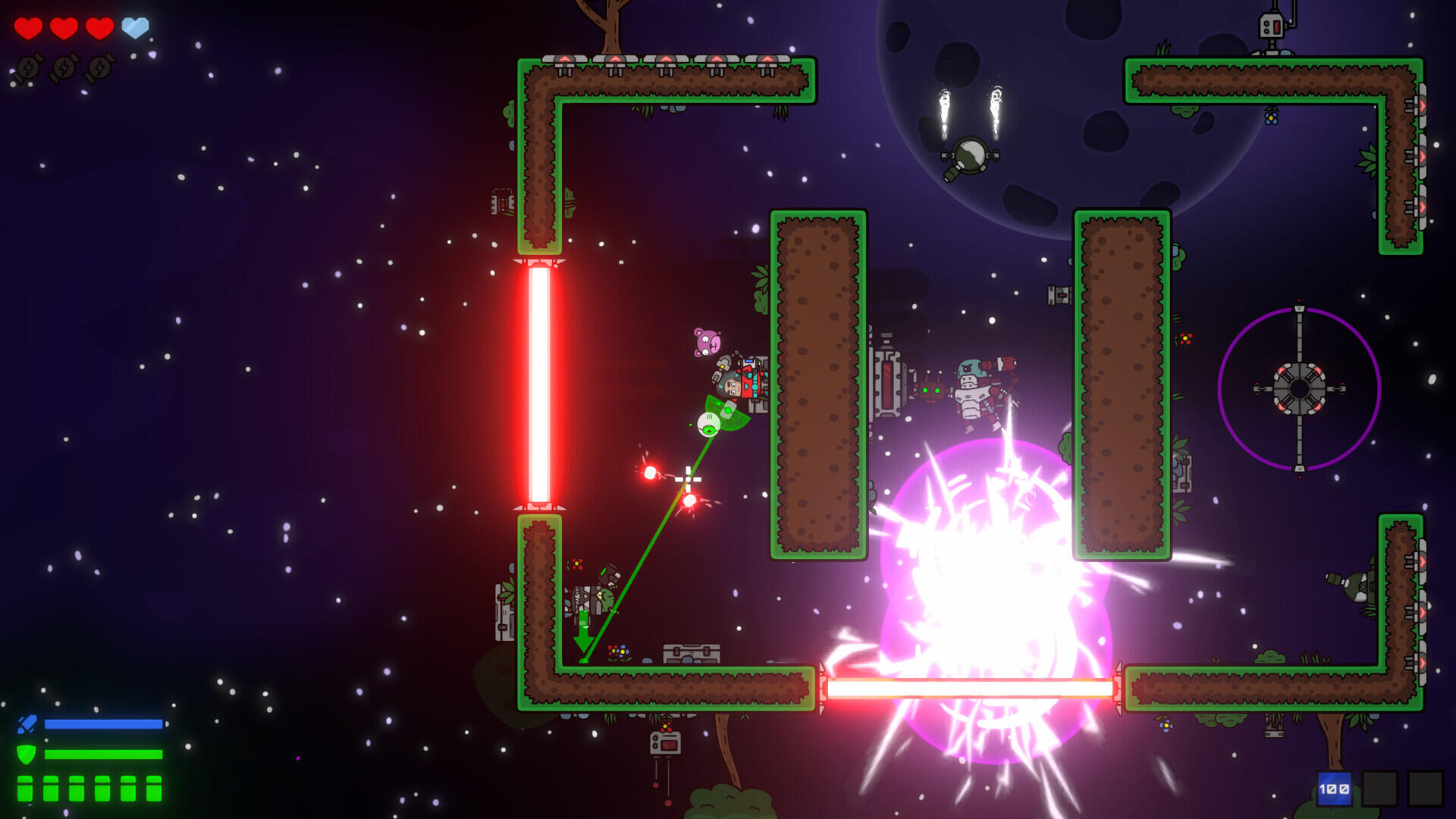1456x819 pixels.
Task: Toggle the third red heart indicator
Action: pyautogui.click(x=98, y=27)
